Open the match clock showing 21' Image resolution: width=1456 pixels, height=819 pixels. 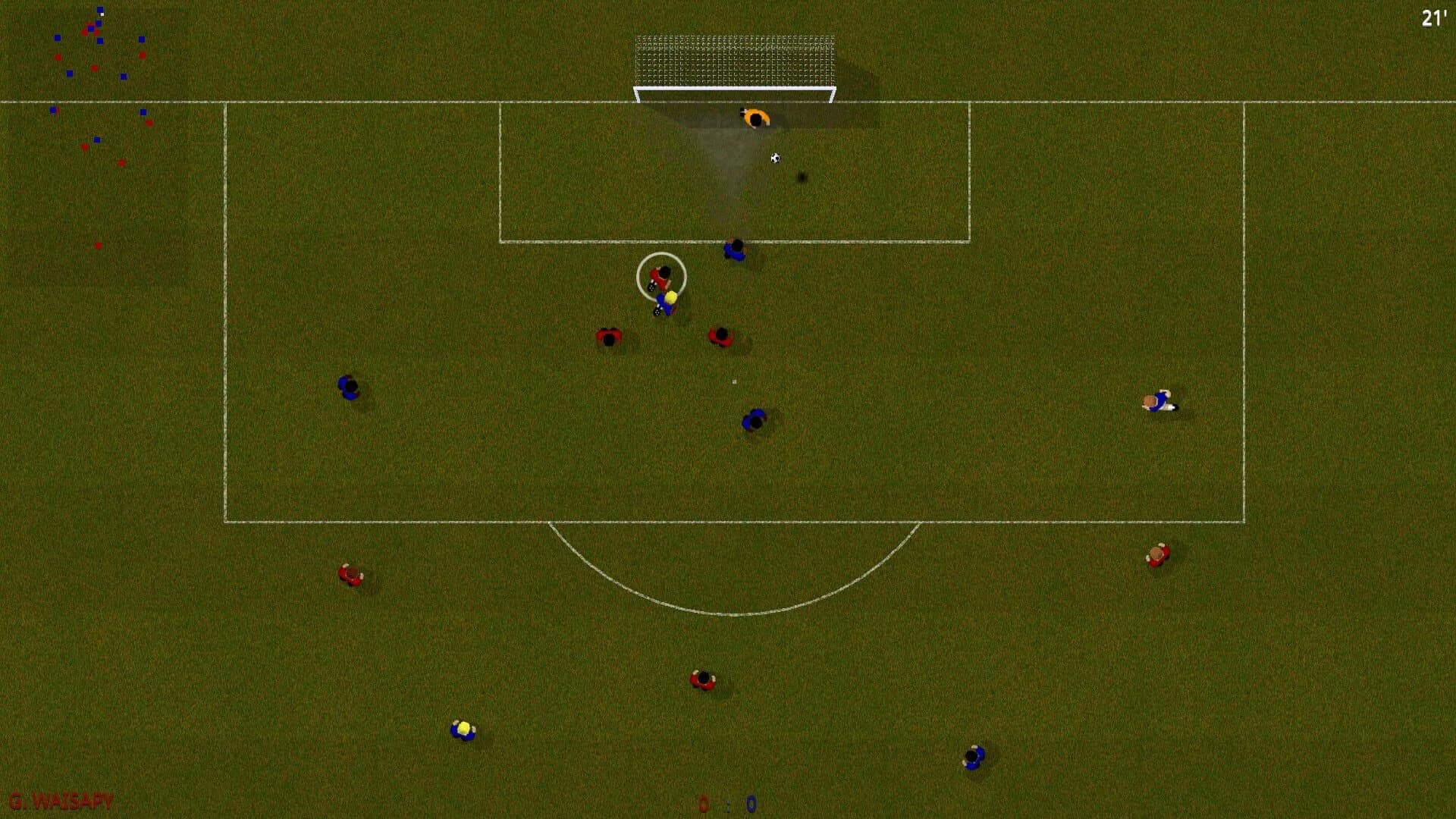point(1433,19)
